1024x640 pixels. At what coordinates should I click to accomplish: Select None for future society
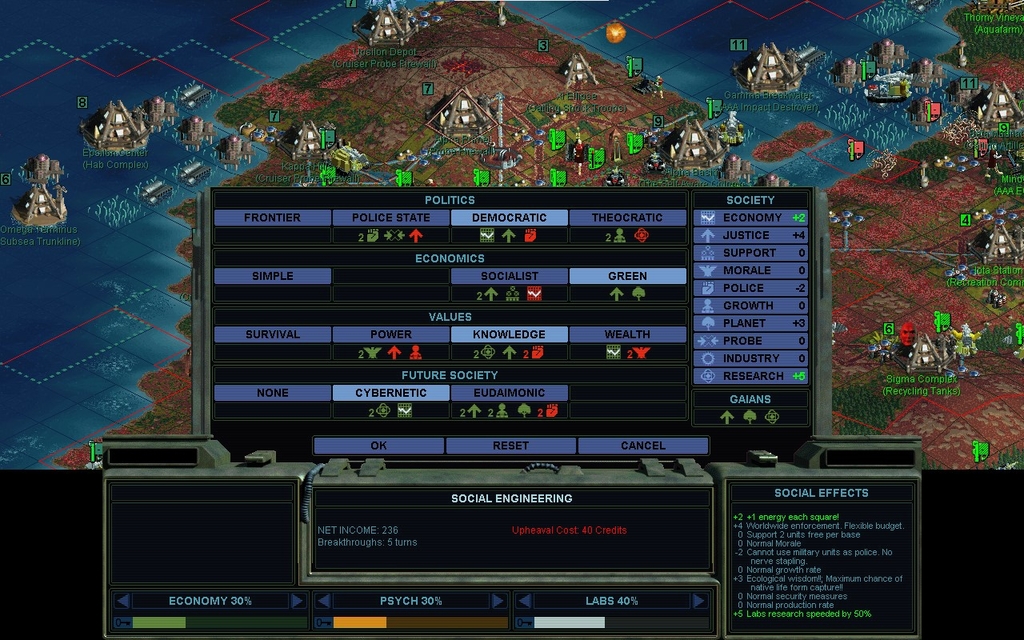tap(272, 393)
